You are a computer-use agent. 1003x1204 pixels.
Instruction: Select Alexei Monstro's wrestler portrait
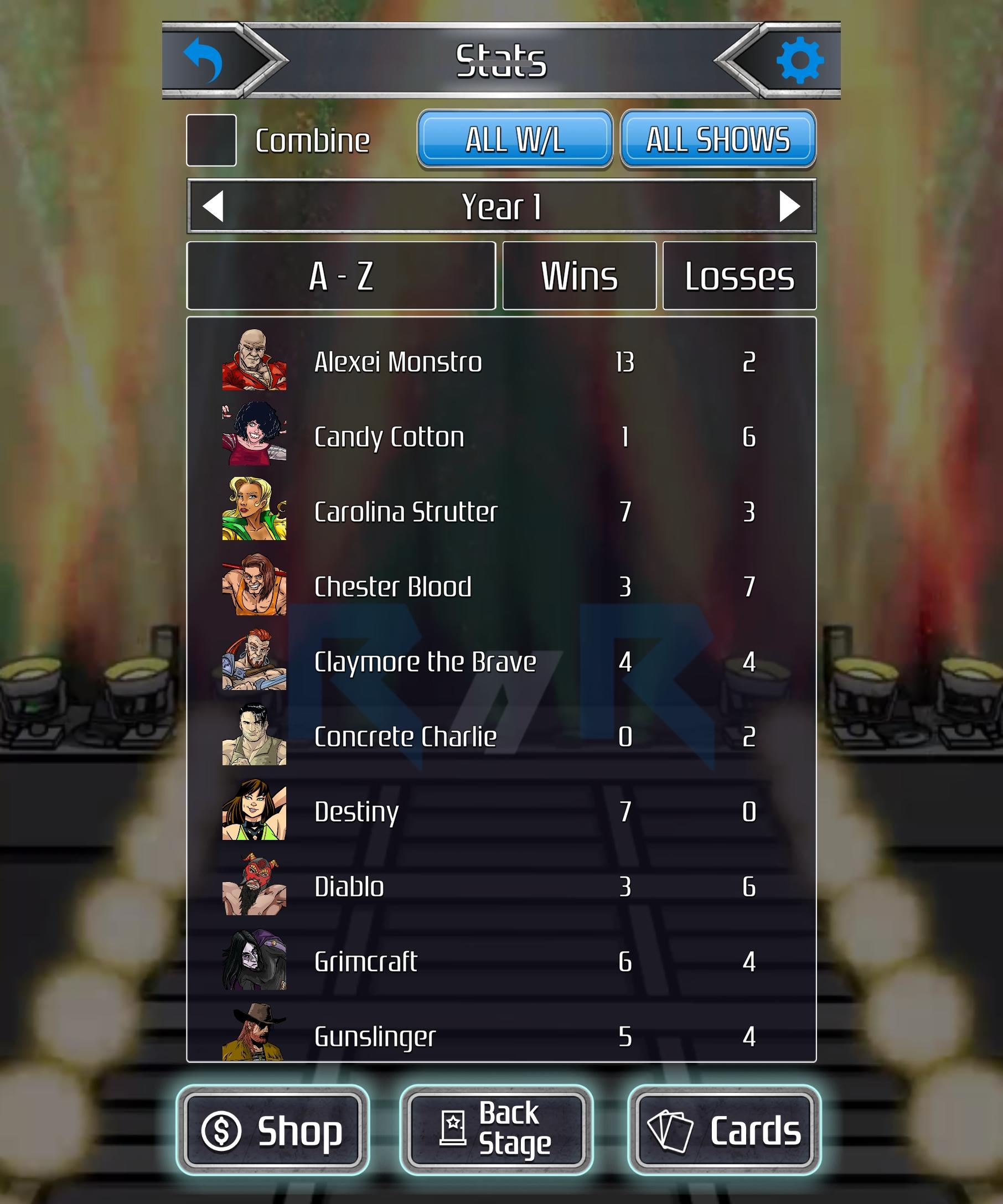254,361
